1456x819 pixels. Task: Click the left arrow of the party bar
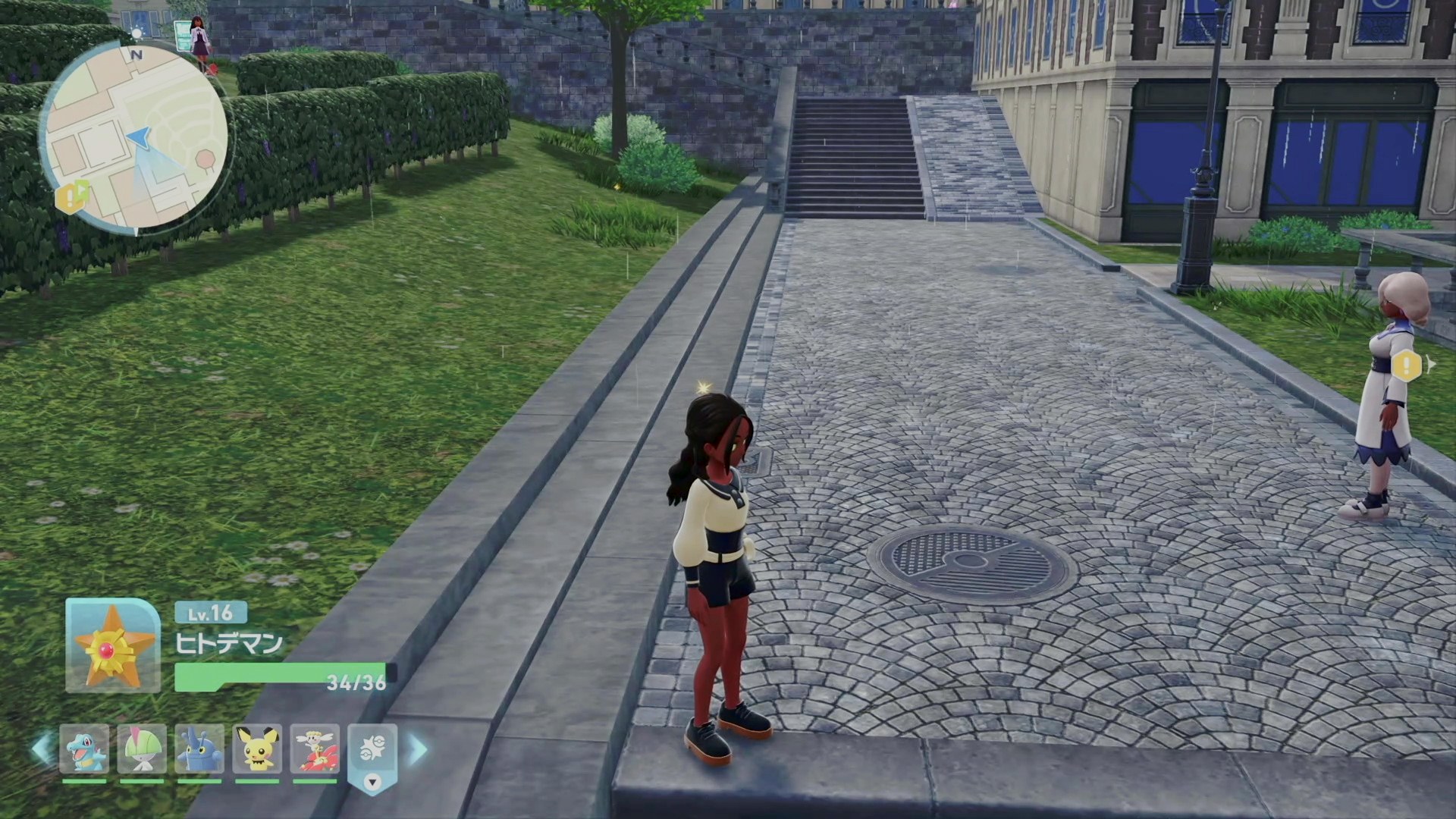pos(42,749)
